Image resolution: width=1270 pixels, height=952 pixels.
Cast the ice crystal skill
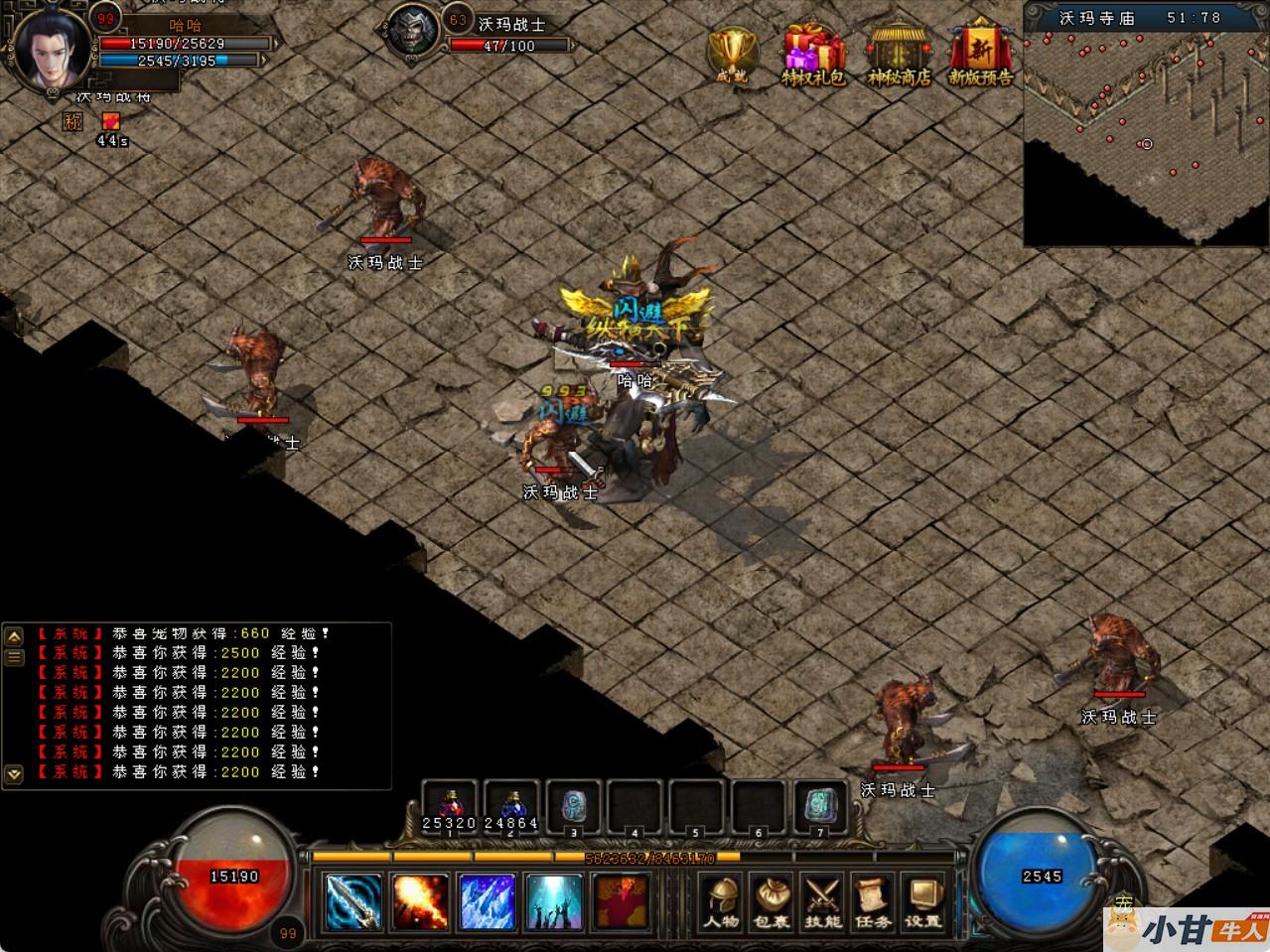pyautogui.click(x=488, y=900)
